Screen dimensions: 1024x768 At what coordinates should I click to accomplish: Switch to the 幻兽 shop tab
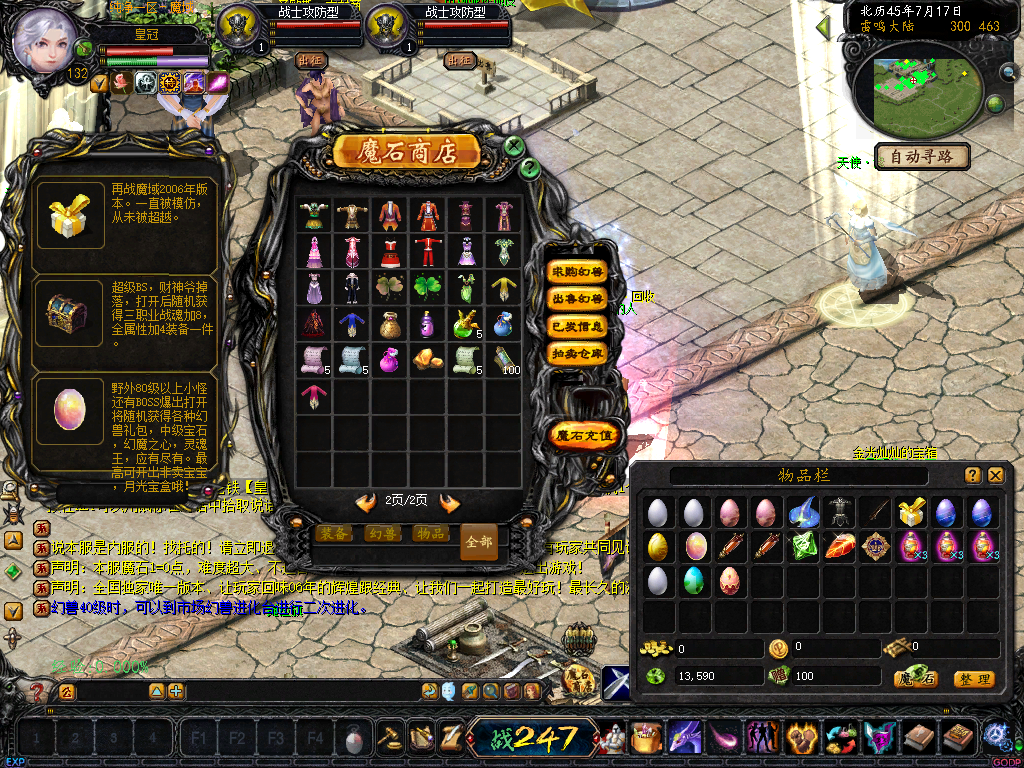pyautogui.click(x=382, y=534)
